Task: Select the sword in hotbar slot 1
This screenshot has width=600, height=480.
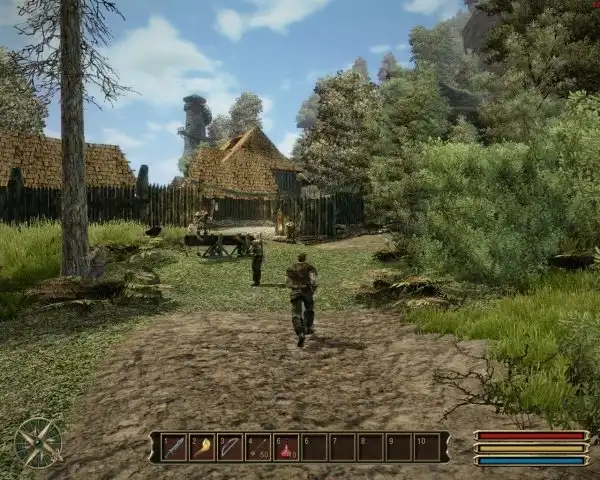Action: pos(175,447)
